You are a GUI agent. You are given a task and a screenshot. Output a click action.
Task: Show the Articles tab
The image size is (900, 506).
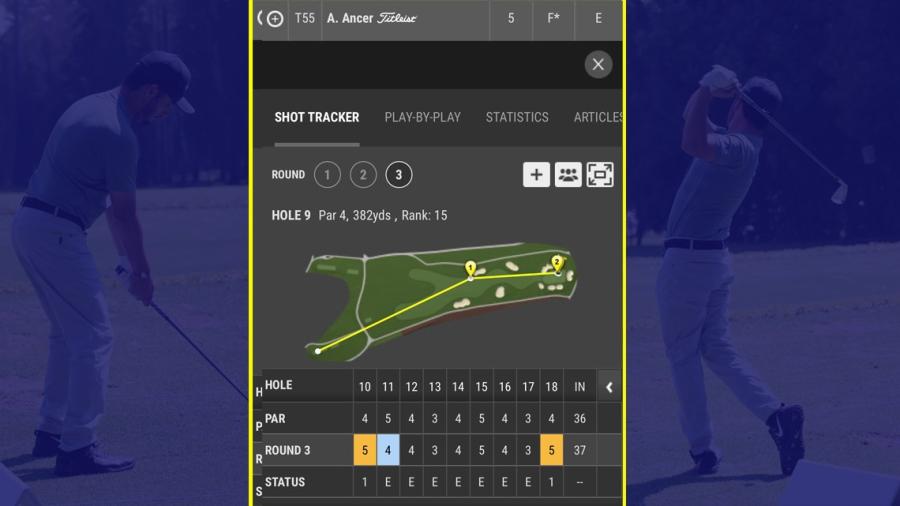click(597, 117)
